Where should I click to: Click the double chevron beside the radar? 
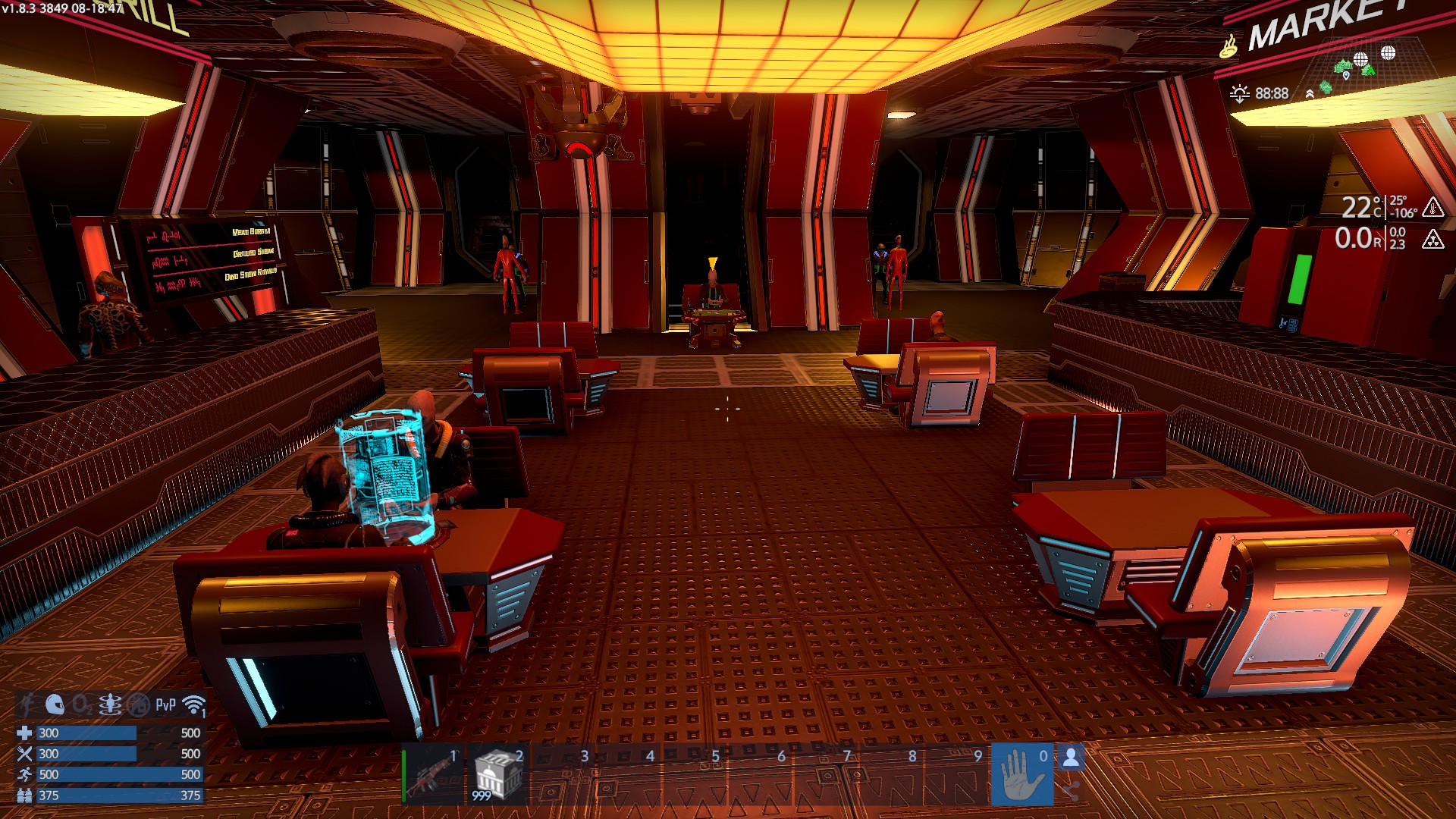(x=1310, y=94)
